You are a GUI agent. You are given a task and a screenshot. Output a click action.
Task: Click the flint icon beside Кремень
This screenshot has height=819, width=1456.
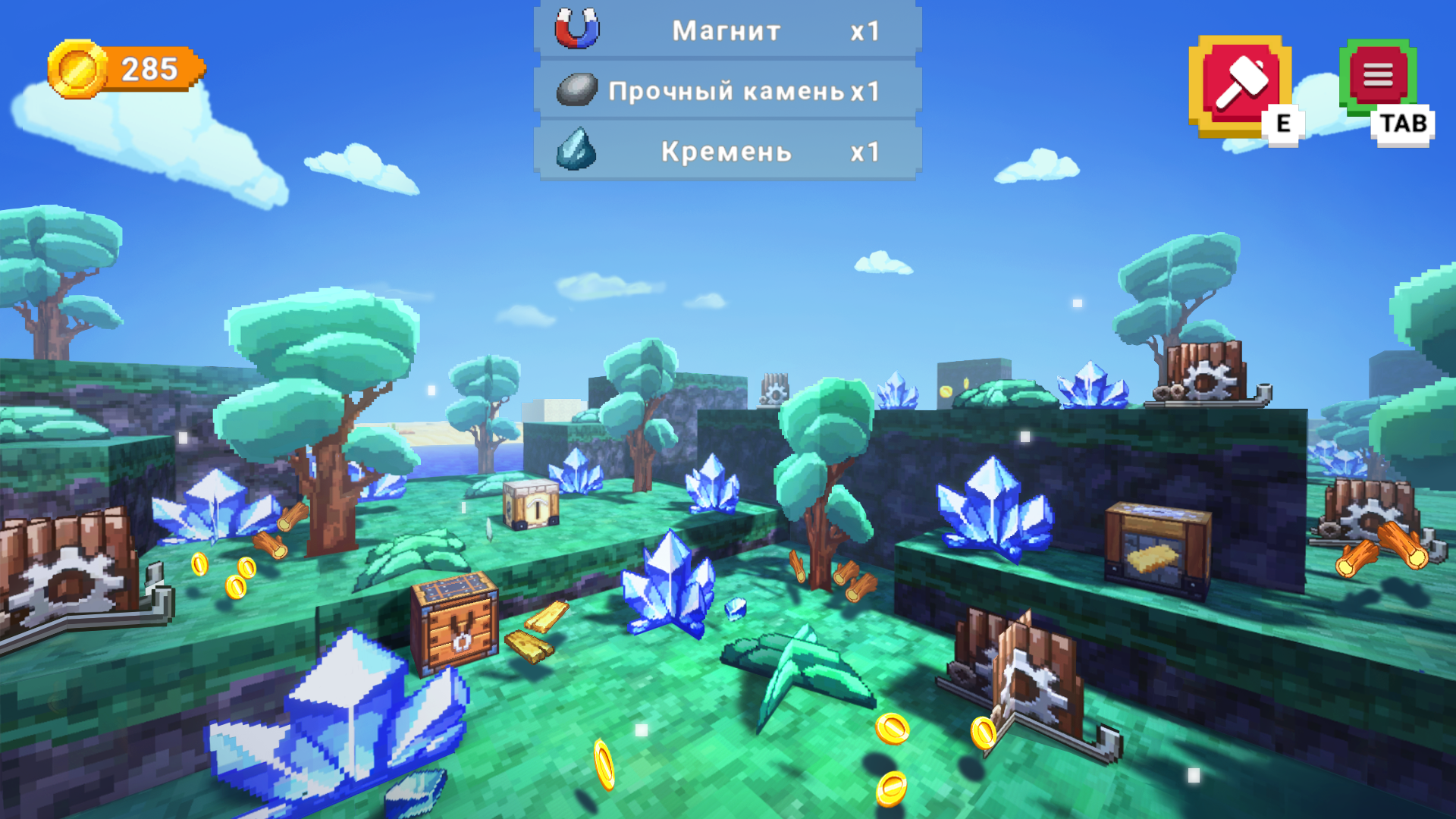point(578,152)
